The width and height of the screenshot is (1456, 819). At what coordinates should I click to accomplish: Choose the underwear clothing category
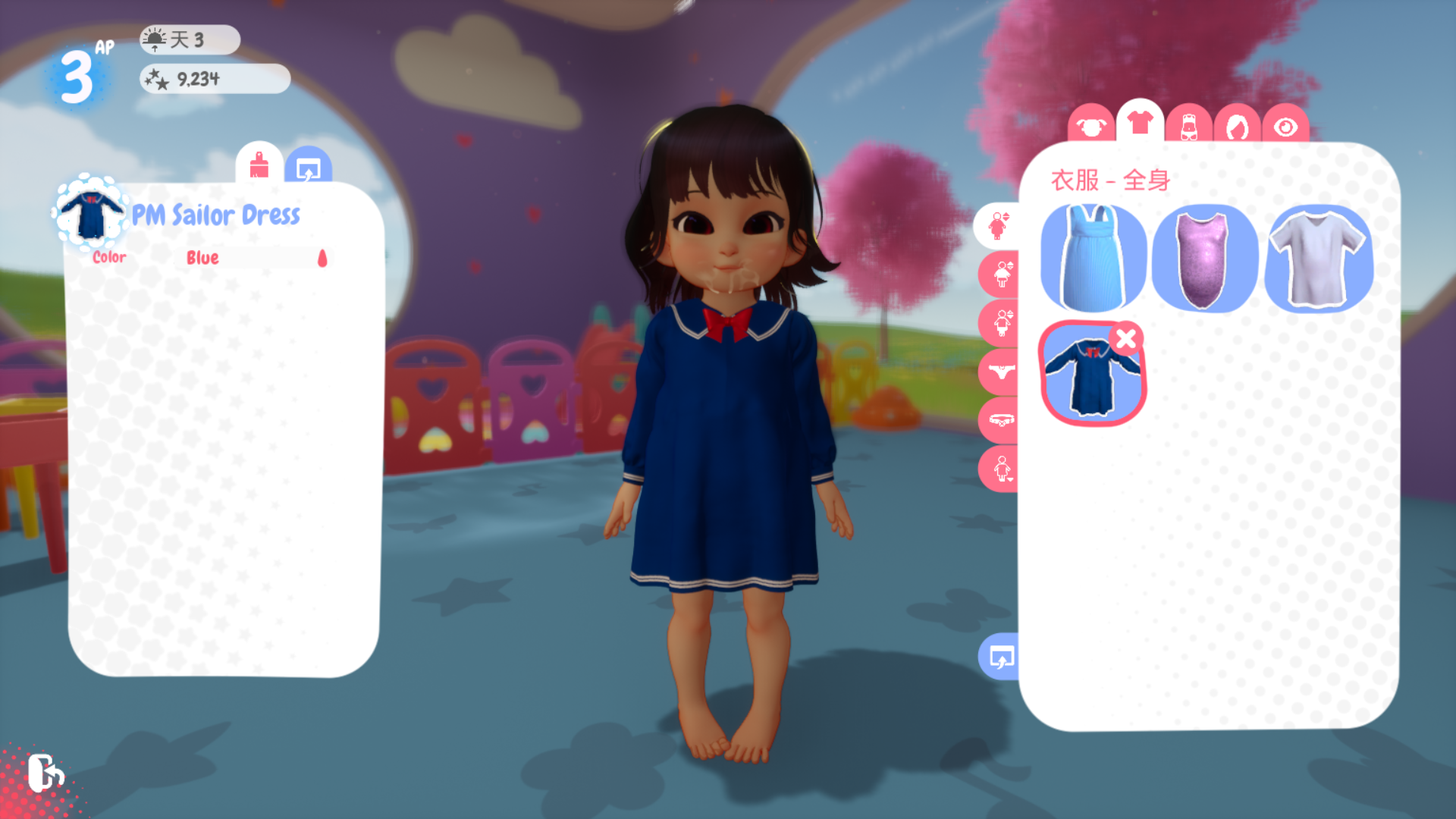(x=1001, y=372)
